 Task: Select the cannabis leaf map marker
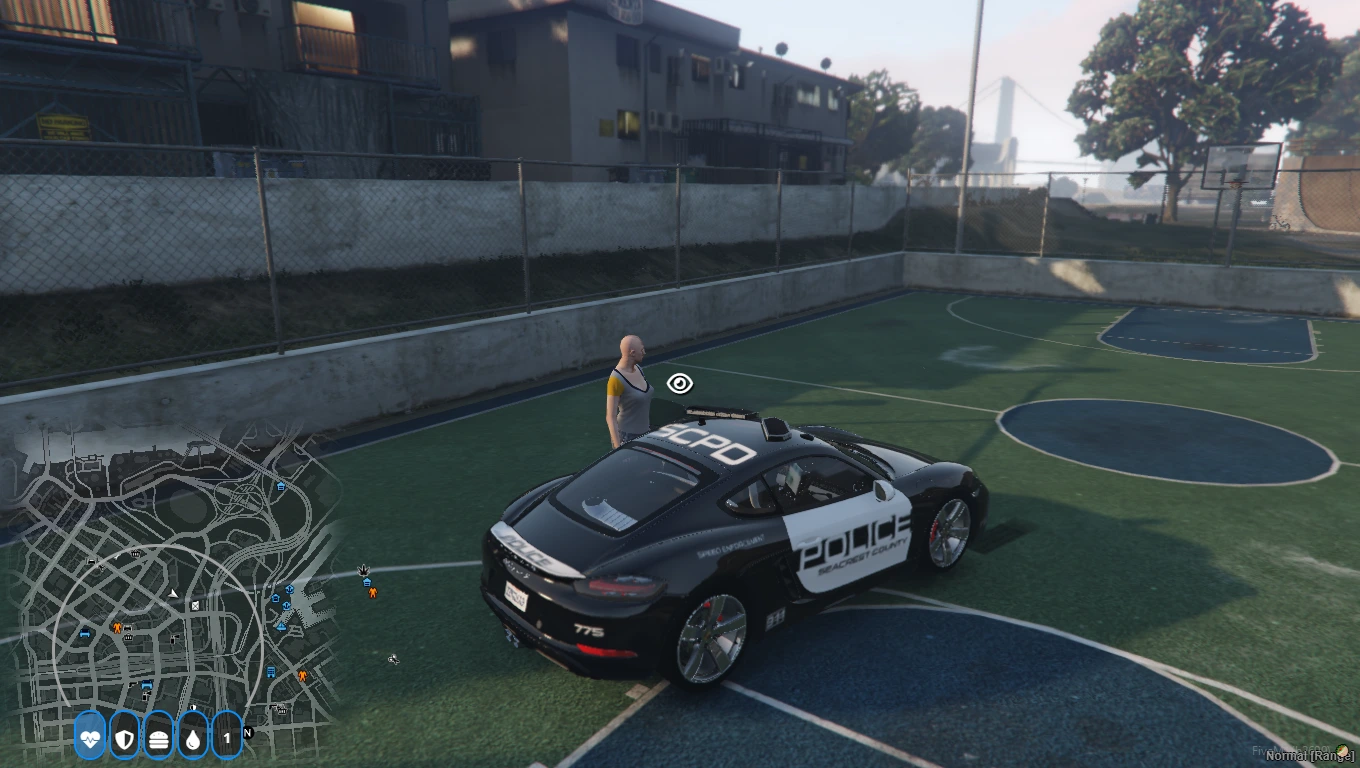click(363, 569)
